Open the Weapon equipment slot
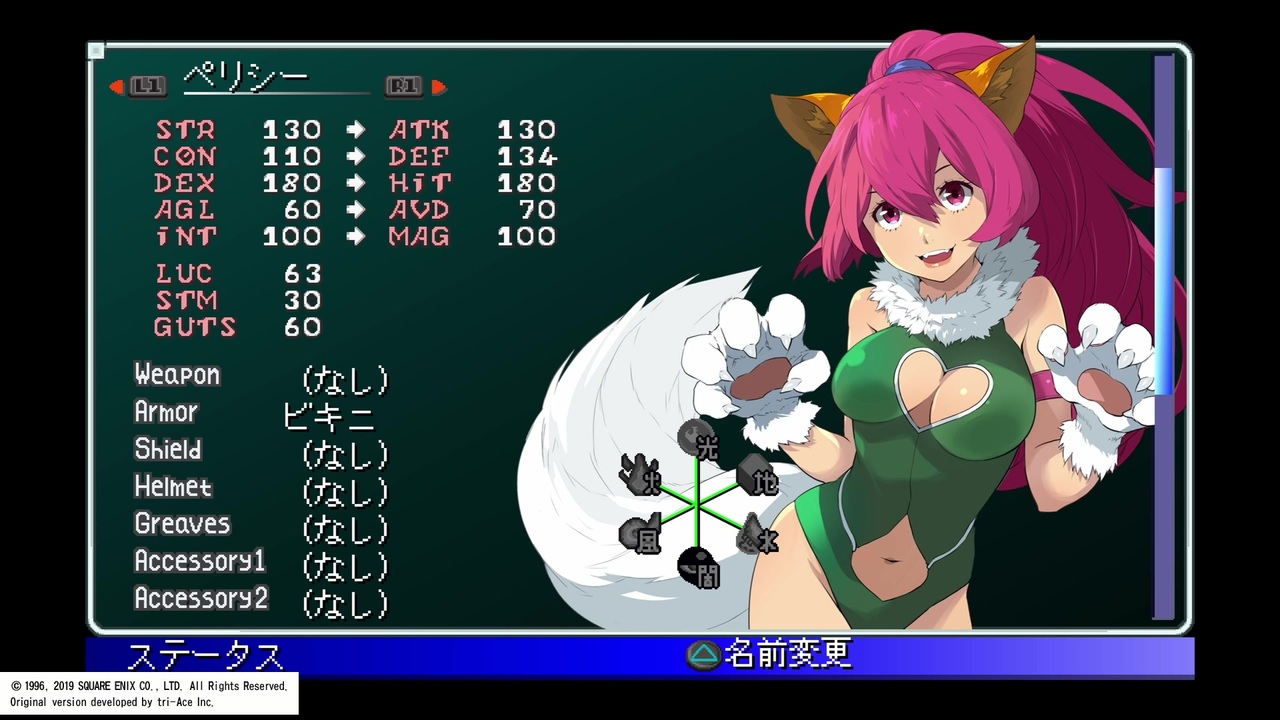1280x720 pixels. pos(177,375)
